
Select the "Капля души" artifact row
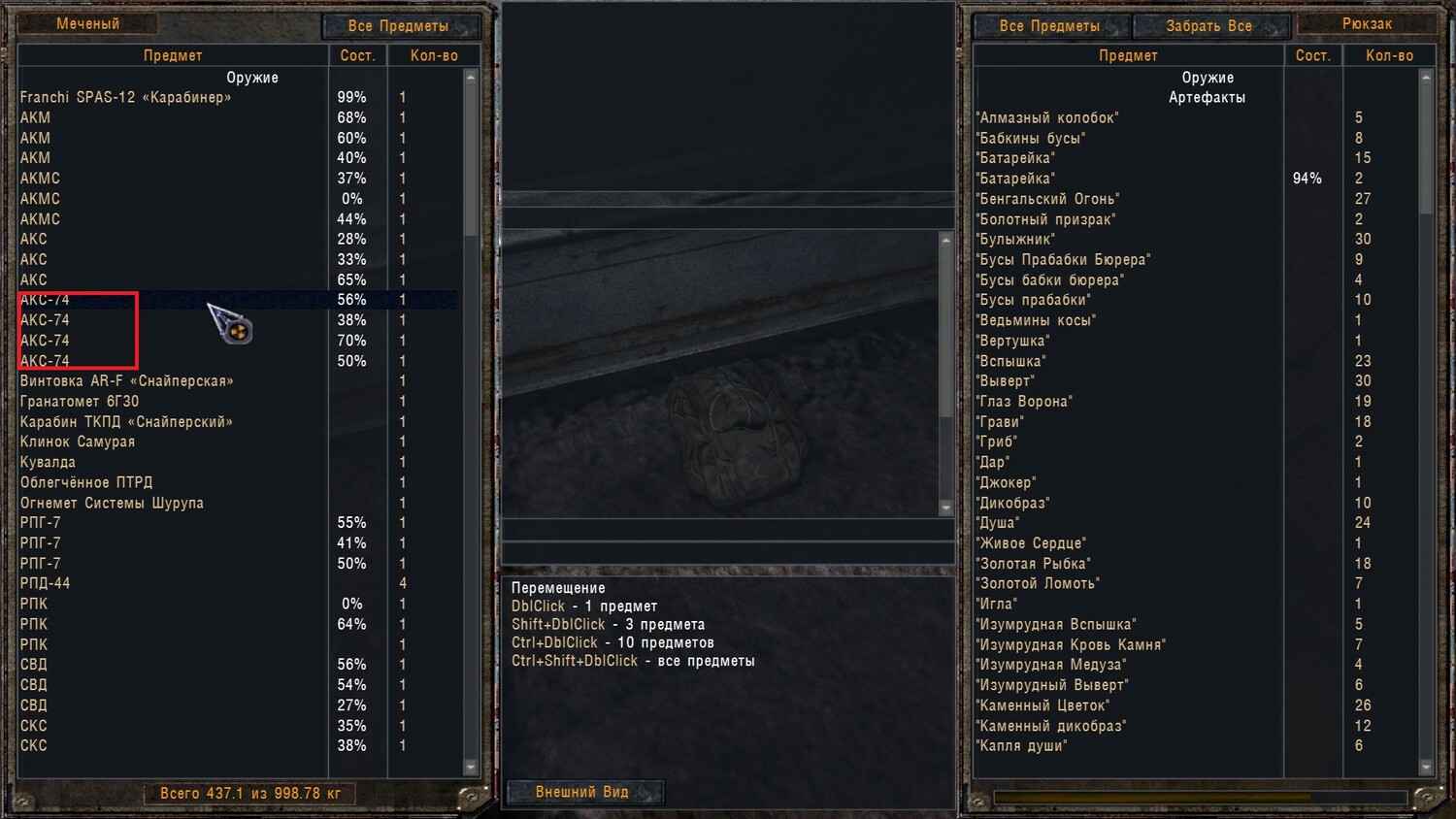[1021, 745]
